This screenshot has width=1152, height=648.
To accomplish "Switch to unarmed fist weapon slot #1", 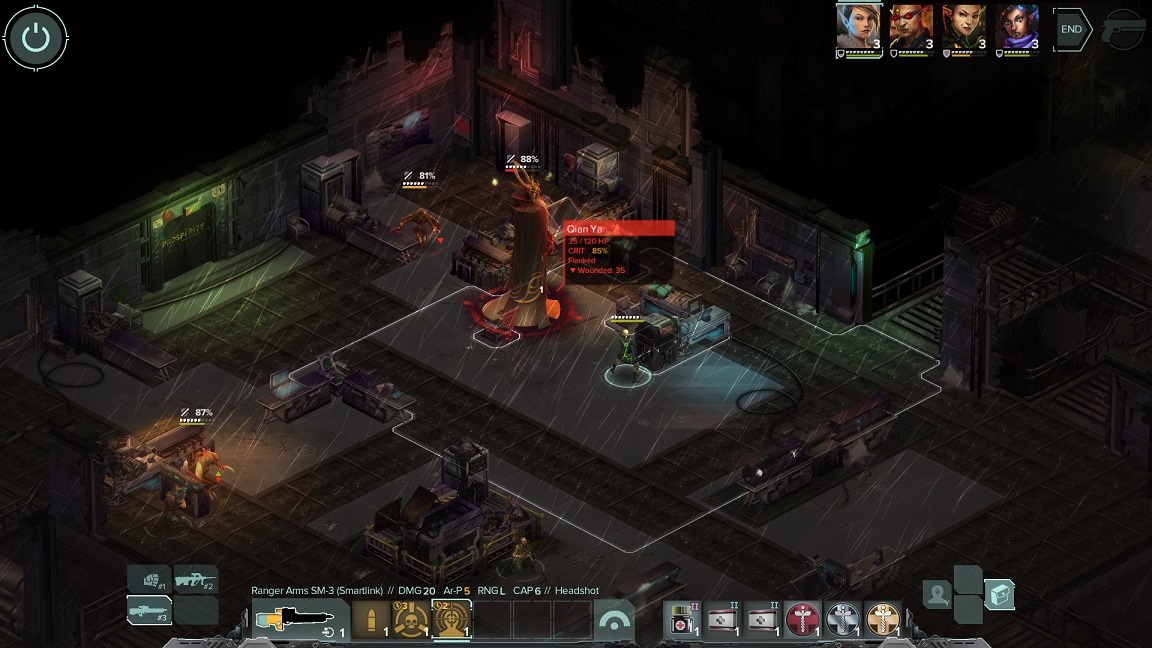I will tap(149, 580).
